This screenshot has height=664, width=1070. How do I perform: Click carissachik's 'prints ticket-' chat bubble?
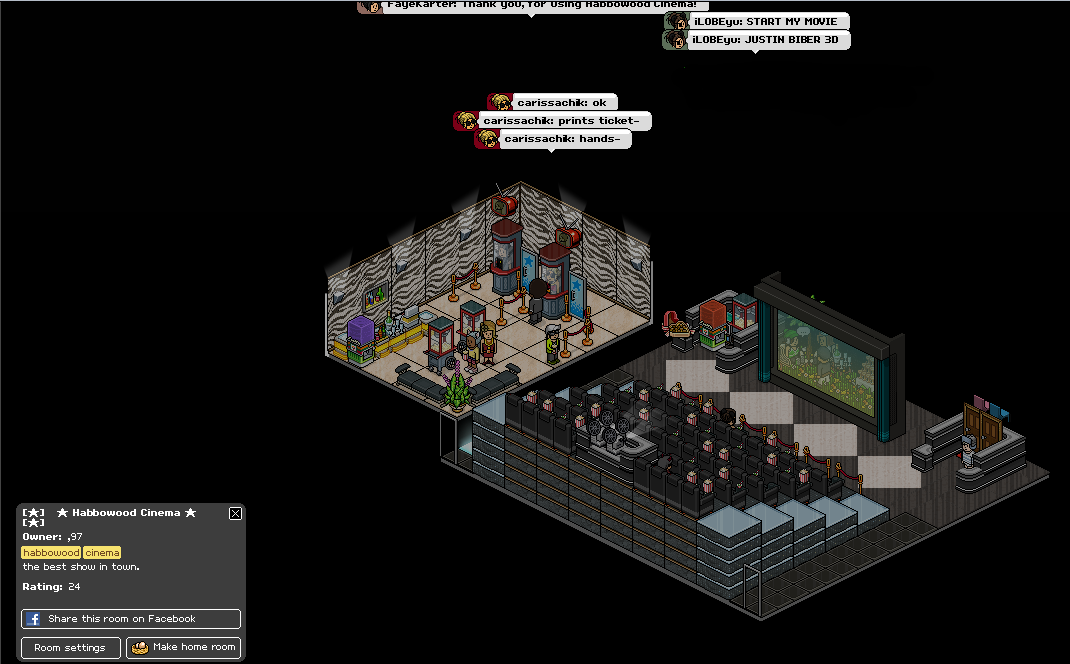pos(553,121)
